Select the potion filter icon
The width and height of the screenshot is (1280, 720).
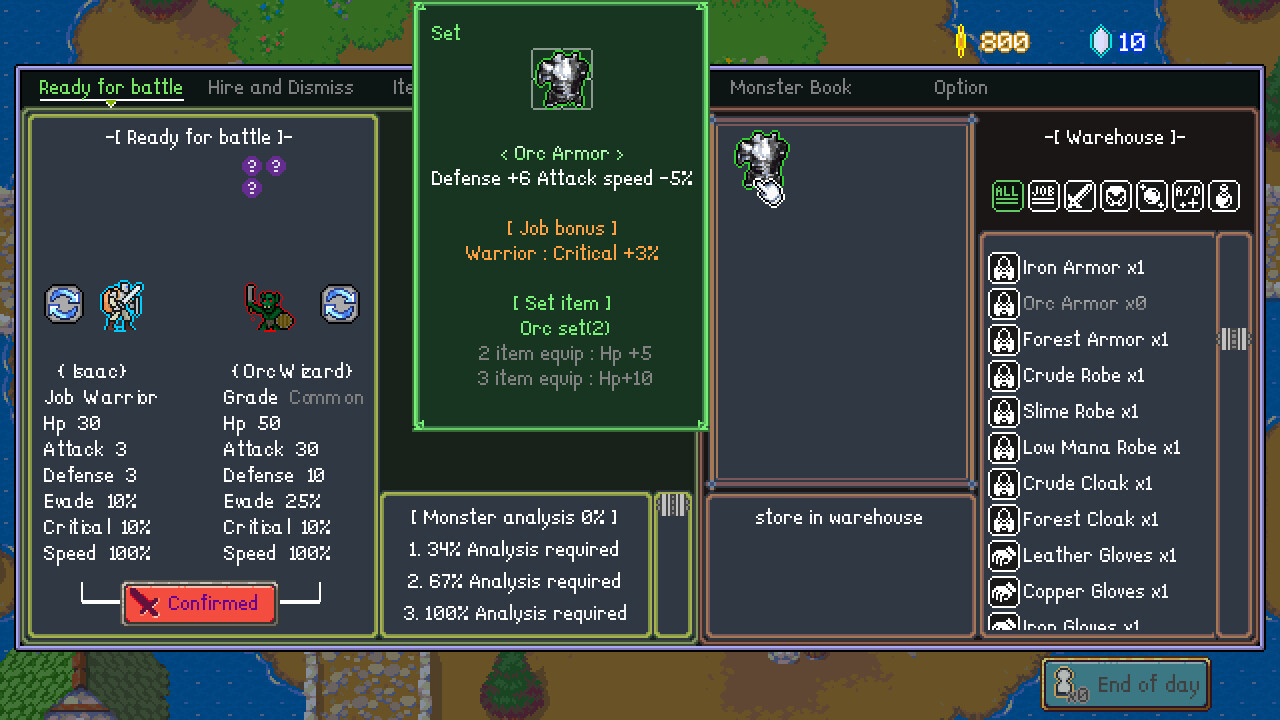tap(1224, 196)
